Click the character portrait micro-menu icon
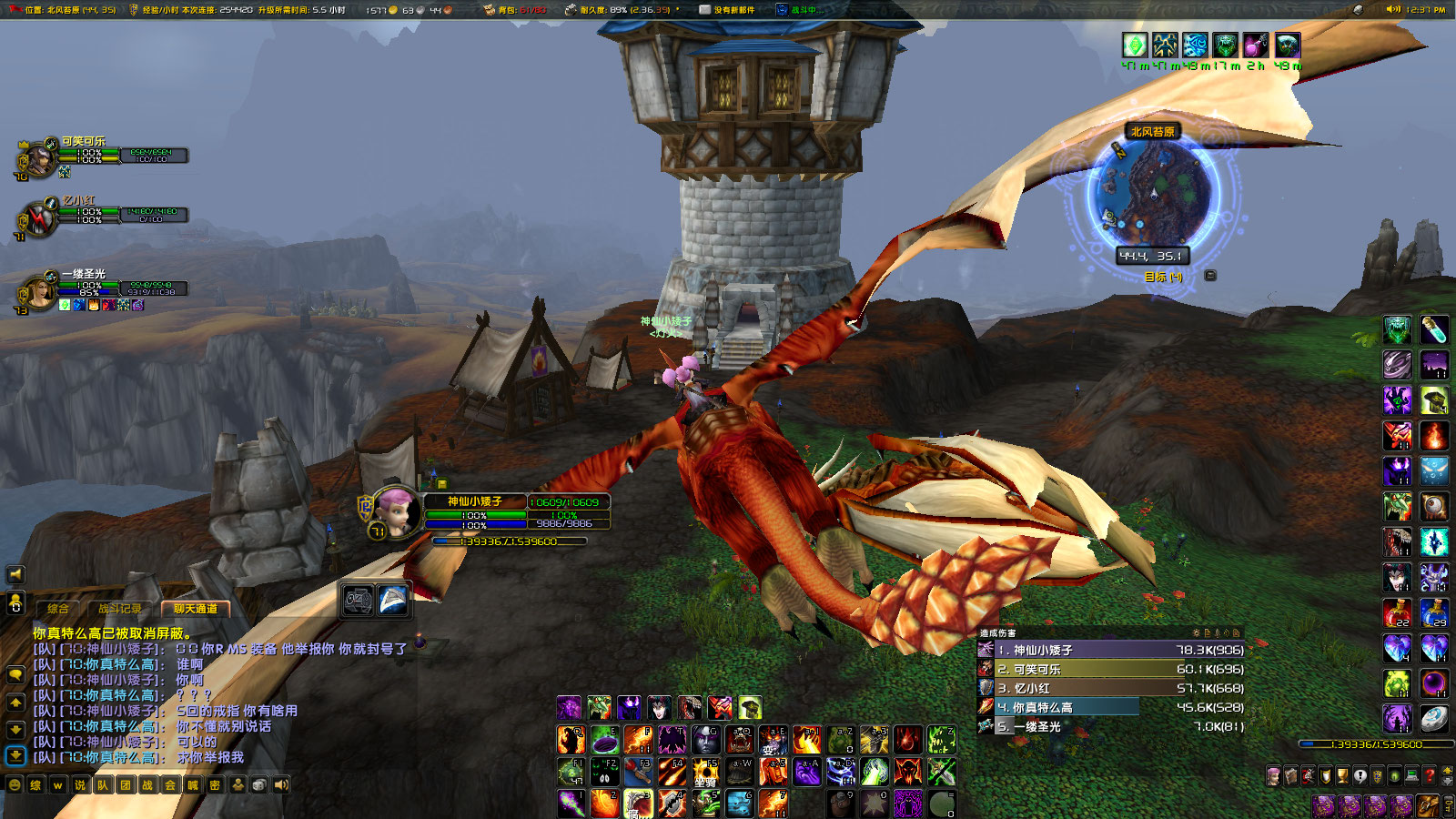Viewport: 1456px width, 819px height. pos(1273,775)
